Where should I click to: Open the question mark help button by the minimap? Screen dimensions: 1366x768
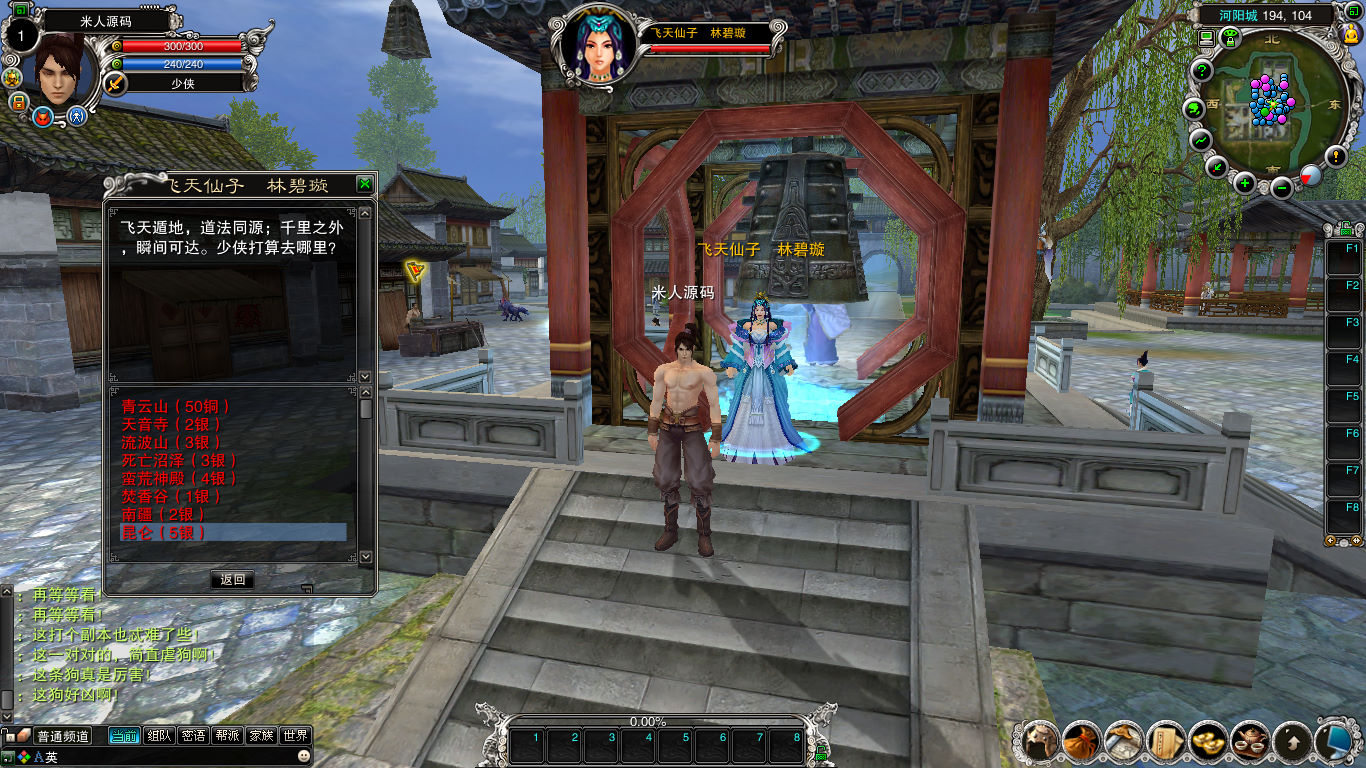[1202, 71]
